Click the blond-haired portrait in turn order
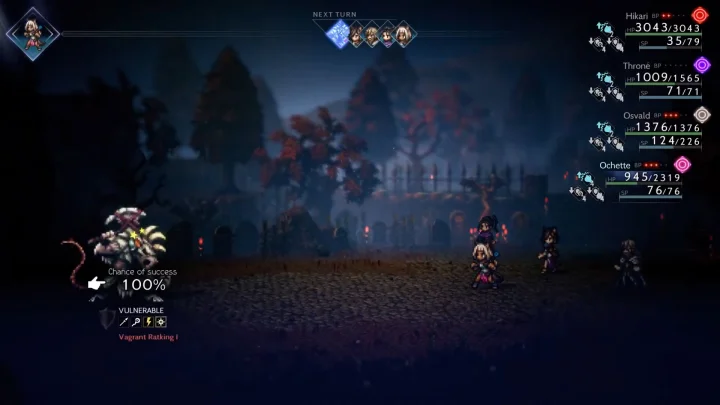Viewport: 720px width, 405px height. (371, 34)
